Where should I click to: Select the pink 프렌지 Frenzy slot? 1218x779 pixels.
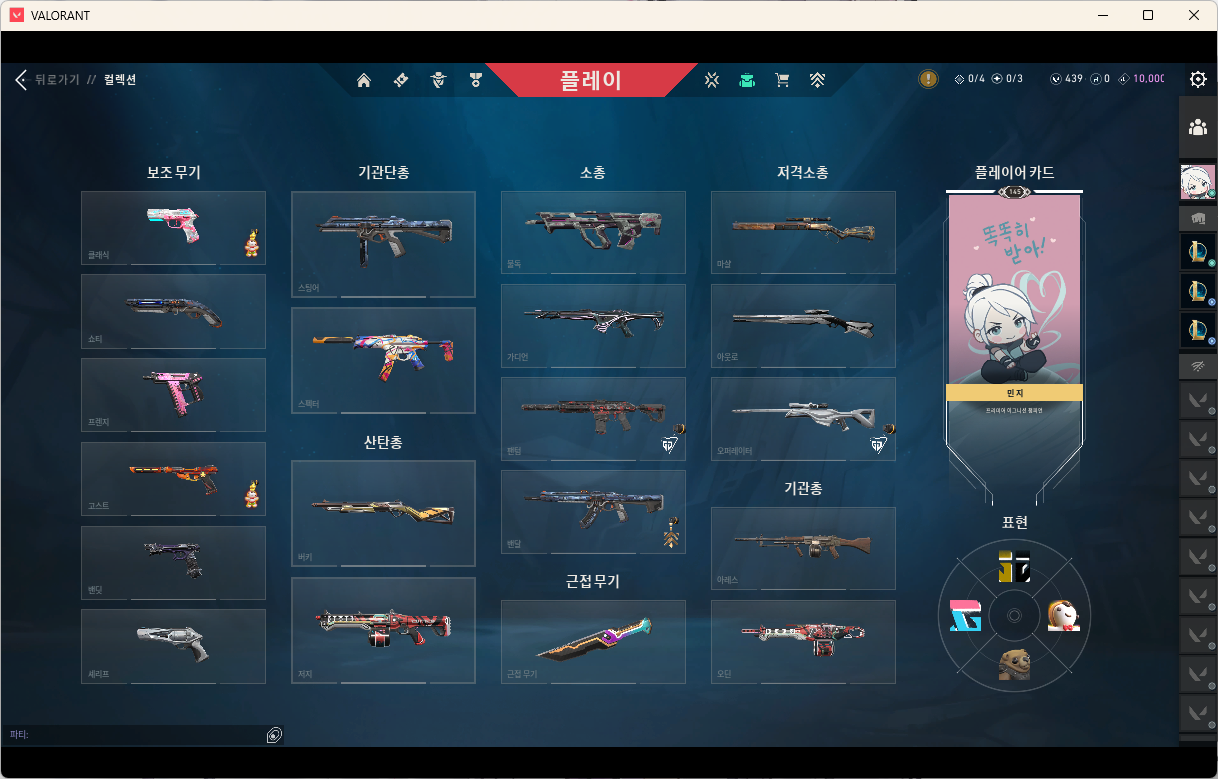pyautogui.click(x=173, y=395)
